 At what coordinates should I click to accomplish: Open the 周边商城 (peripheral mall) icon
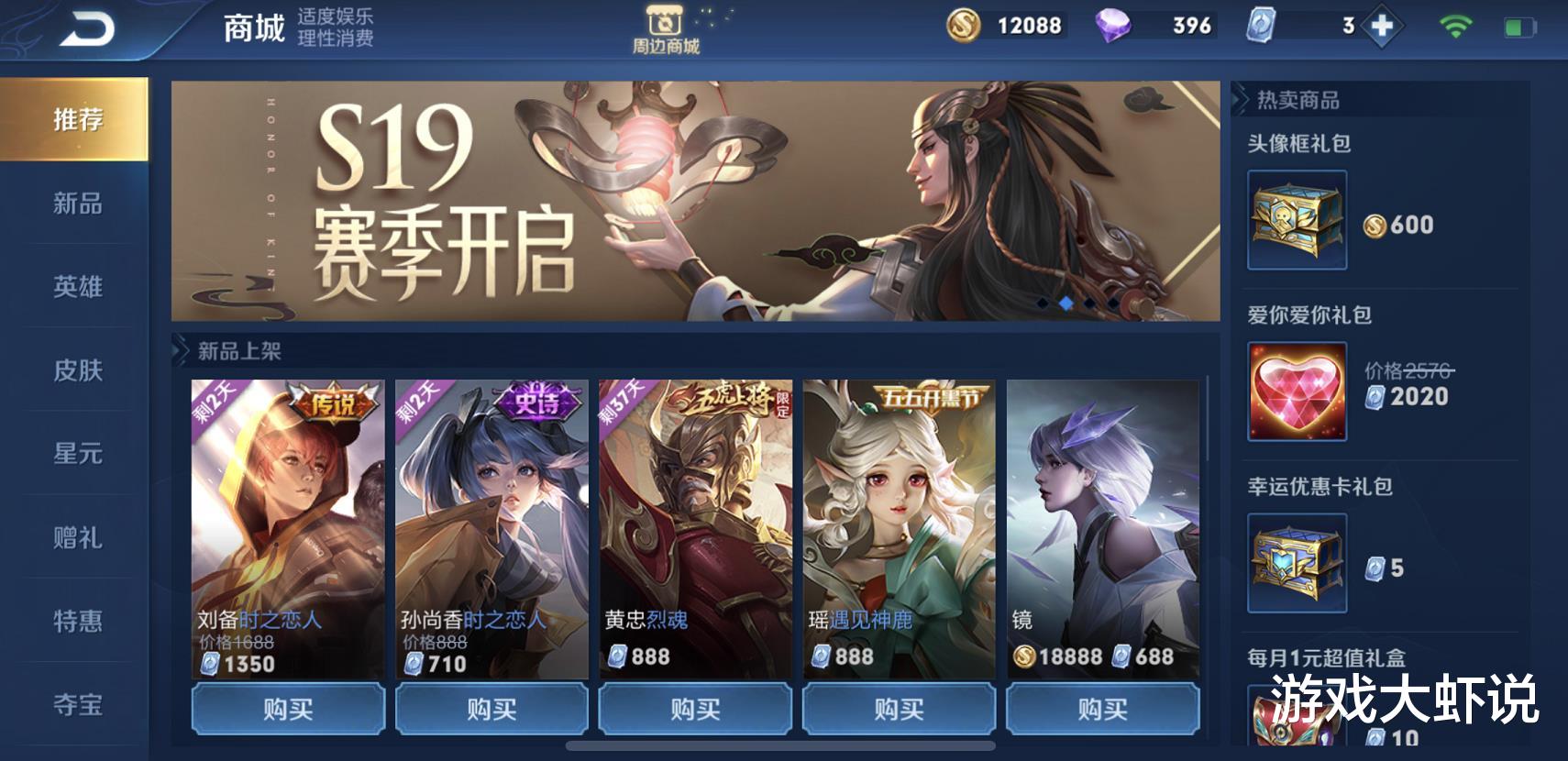(x=668, y=28)
